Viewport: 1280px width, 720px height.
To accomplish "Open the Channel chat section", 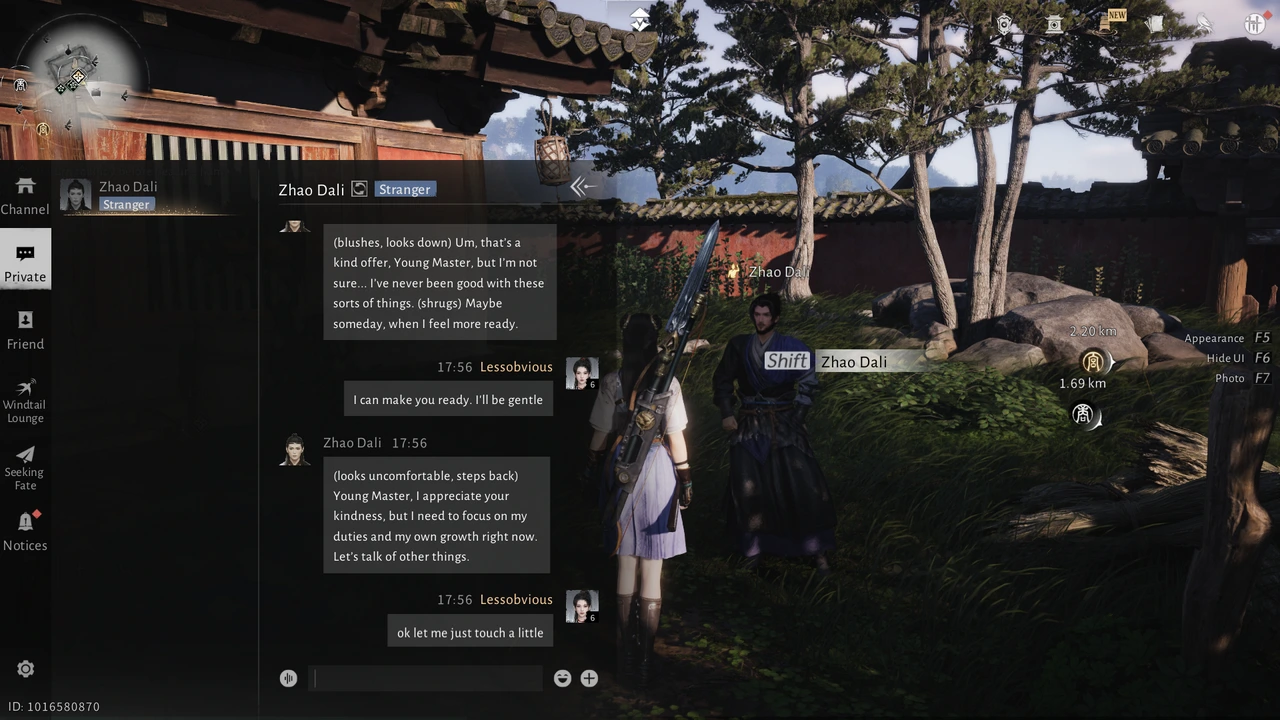I will point(25,196).
